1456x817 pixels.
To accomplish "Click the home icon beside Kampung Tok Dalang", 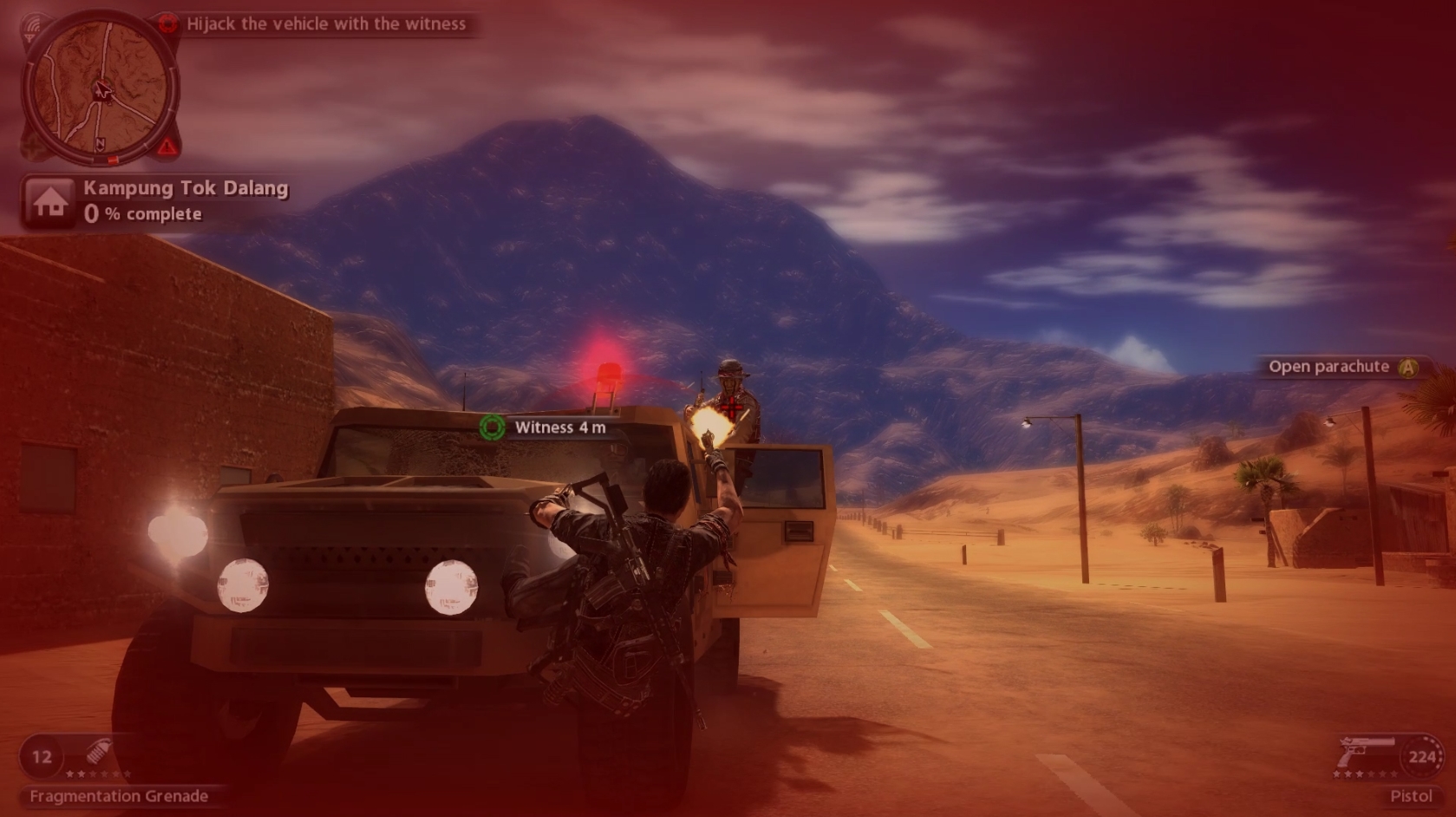I will pos(50,201).
